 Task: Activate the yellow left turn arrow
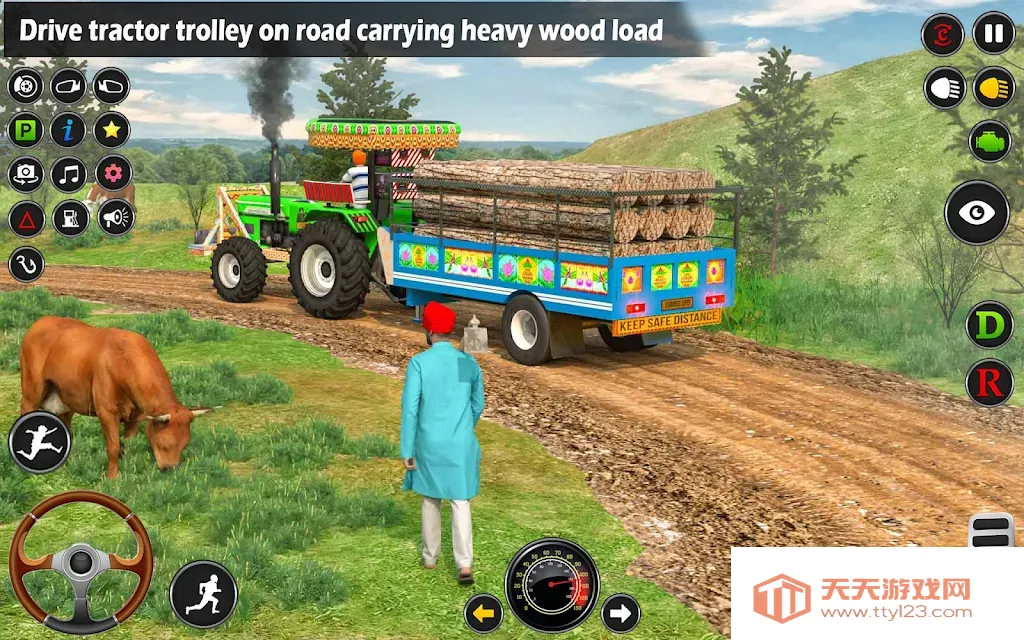484,612
